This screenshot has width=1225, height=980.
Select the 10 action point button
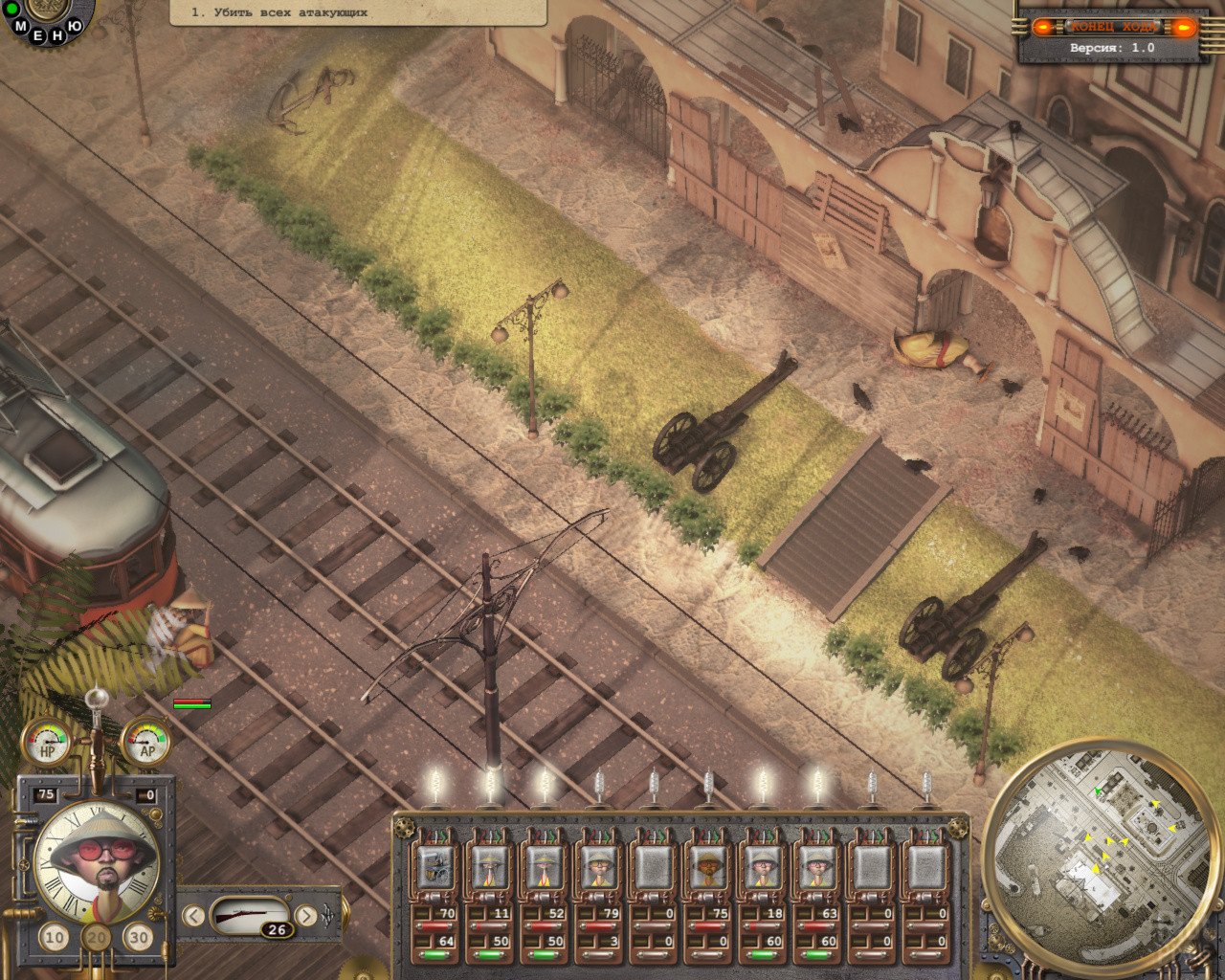pos(55,938)
